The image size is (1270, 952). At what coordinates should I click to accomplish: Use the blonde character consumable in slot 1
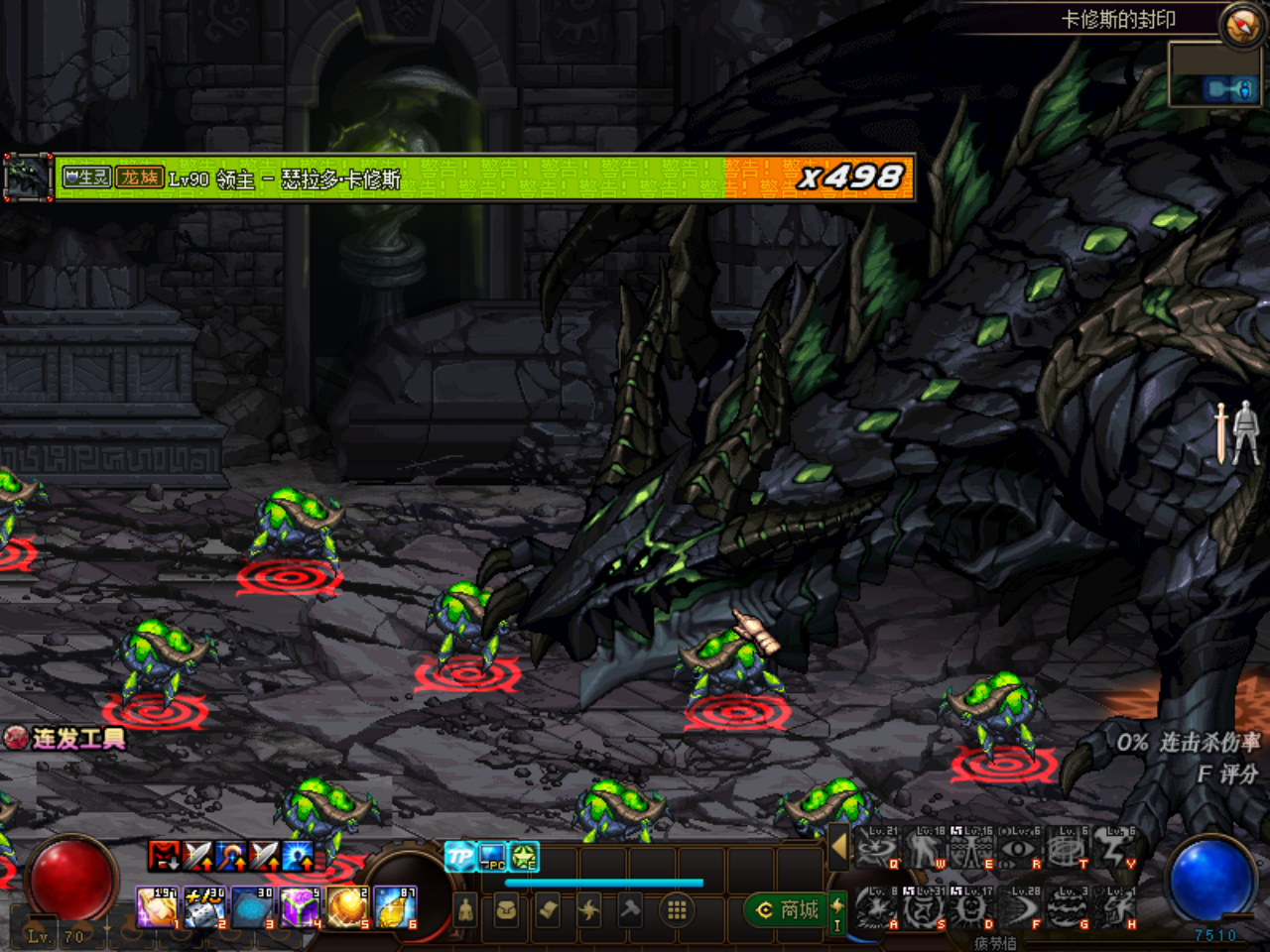point(157,907)
